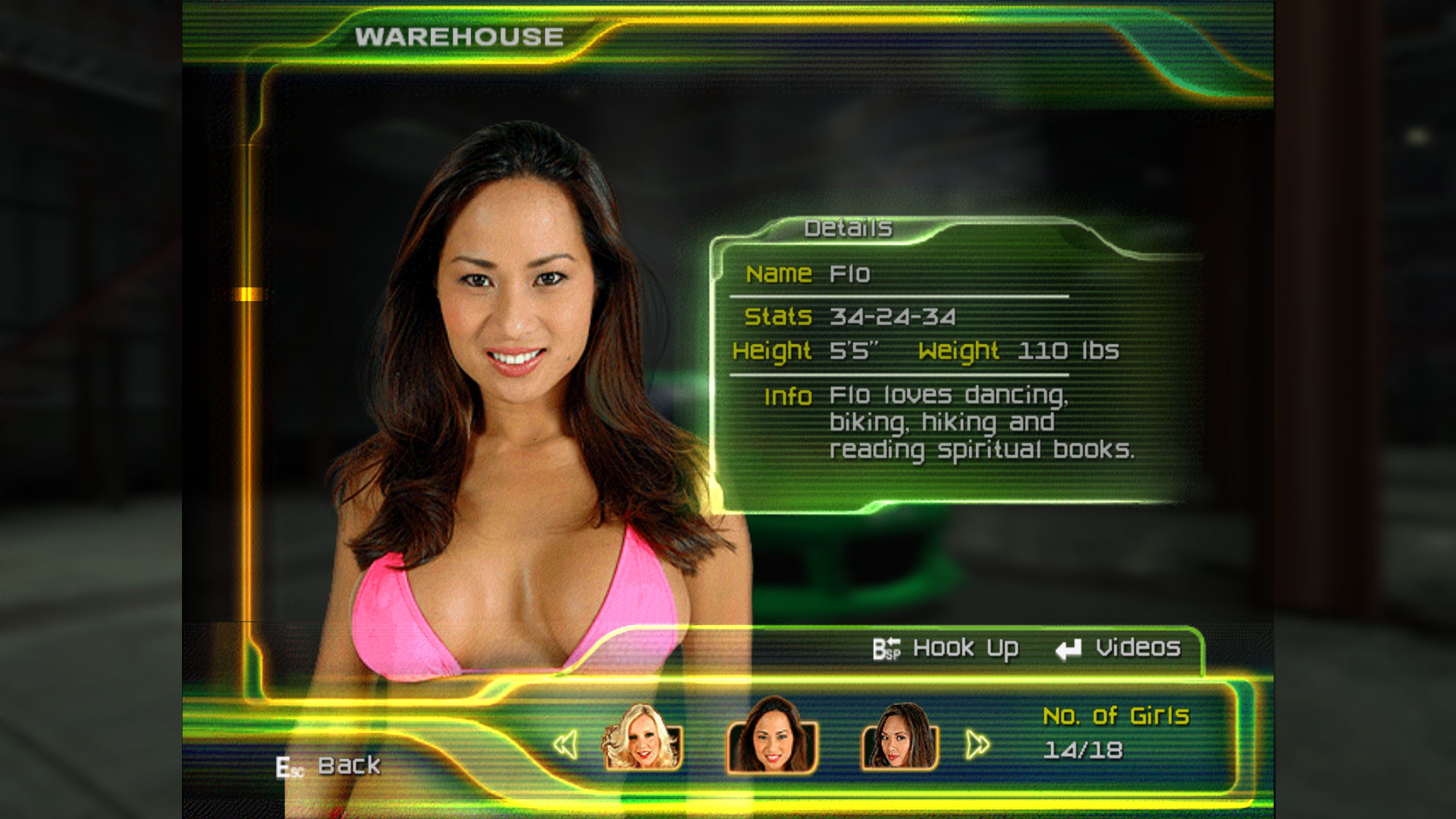Click the left double-arrow to browse previous
This screenshot has width=1456, height=819.
pos(566,745)
